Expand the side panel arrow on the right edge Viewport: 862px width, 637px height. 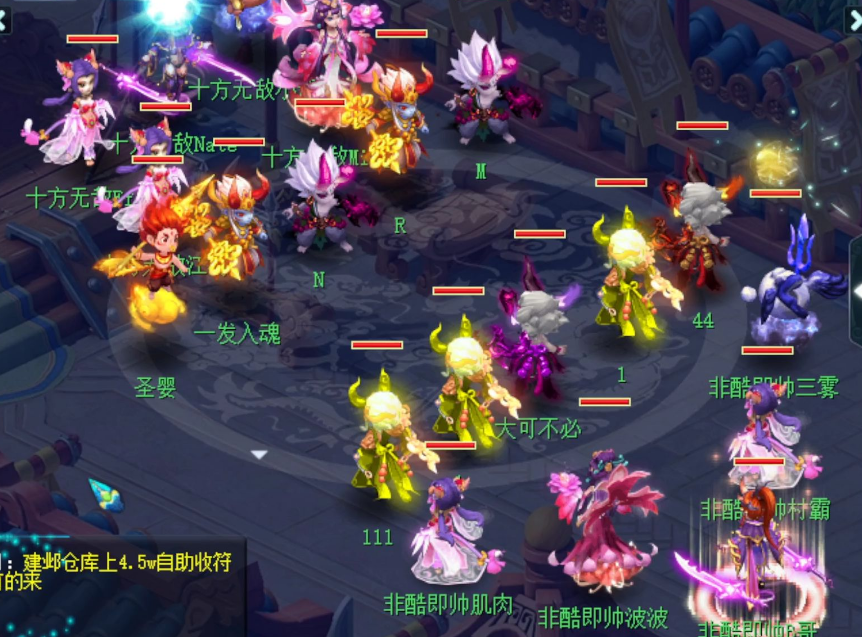click(855, 291)
